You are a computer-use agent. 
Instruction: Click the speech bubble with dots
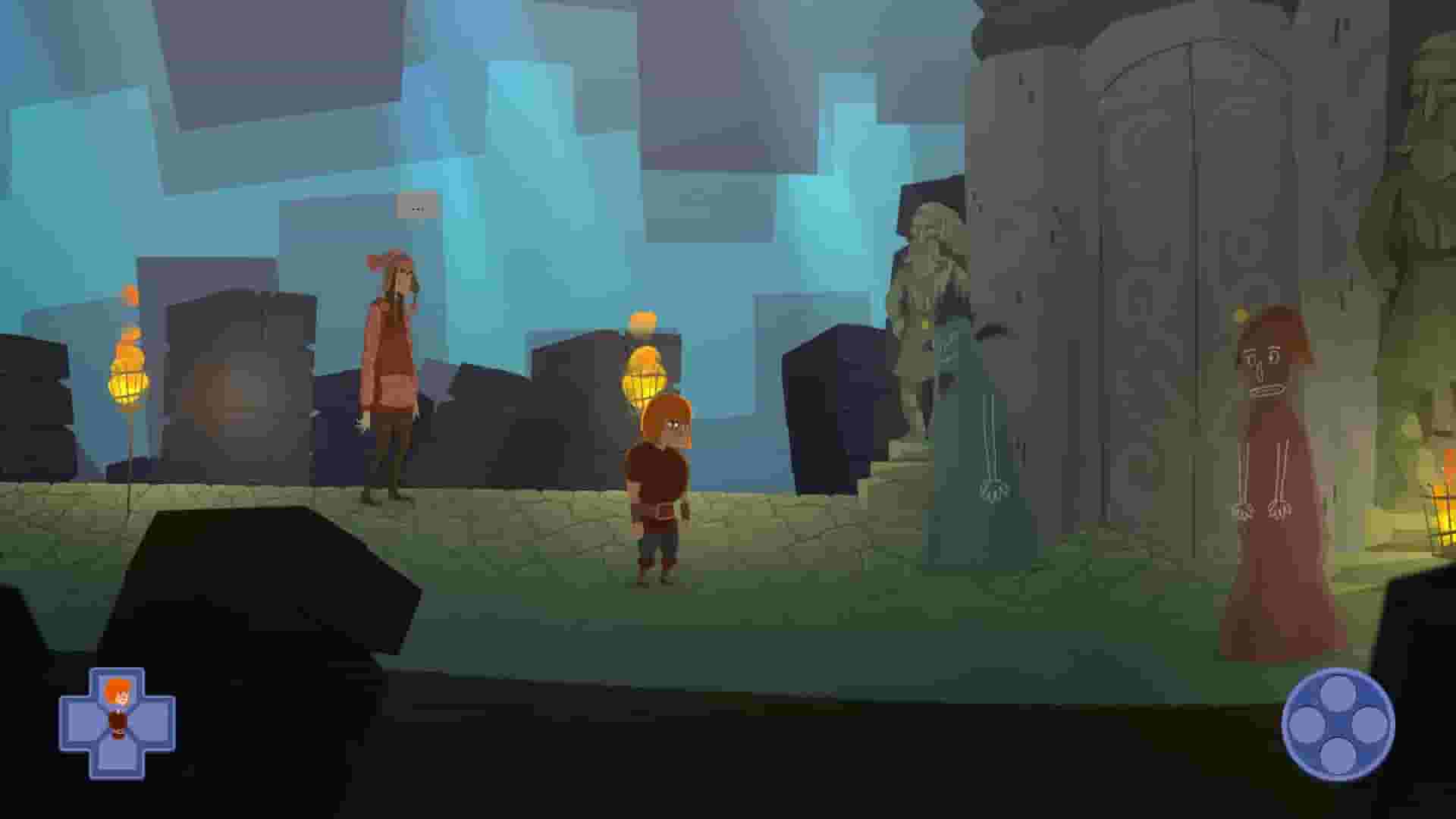click(416, 207)
